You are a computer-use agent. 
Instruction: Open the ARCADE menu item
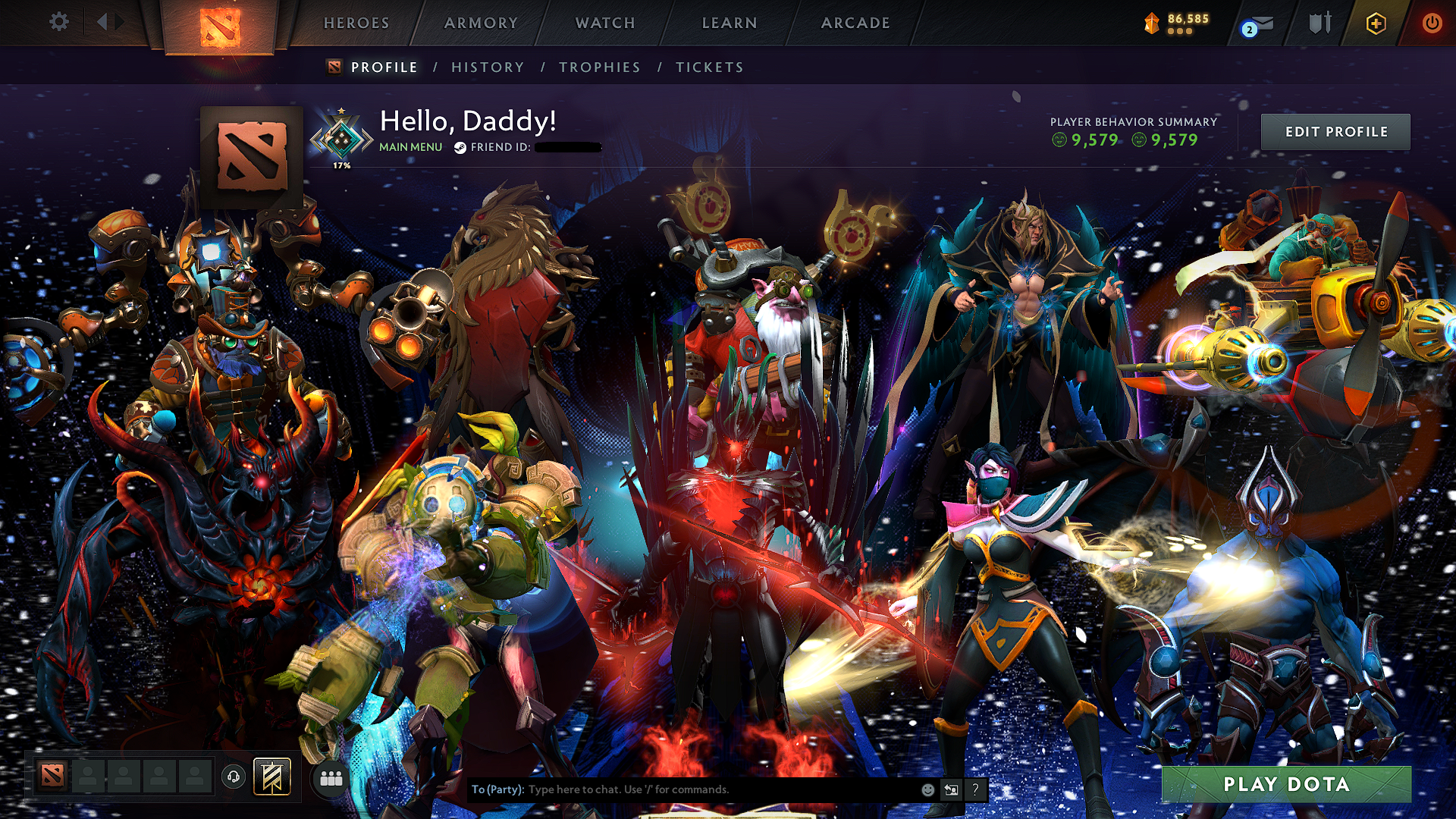click(855, 23)
